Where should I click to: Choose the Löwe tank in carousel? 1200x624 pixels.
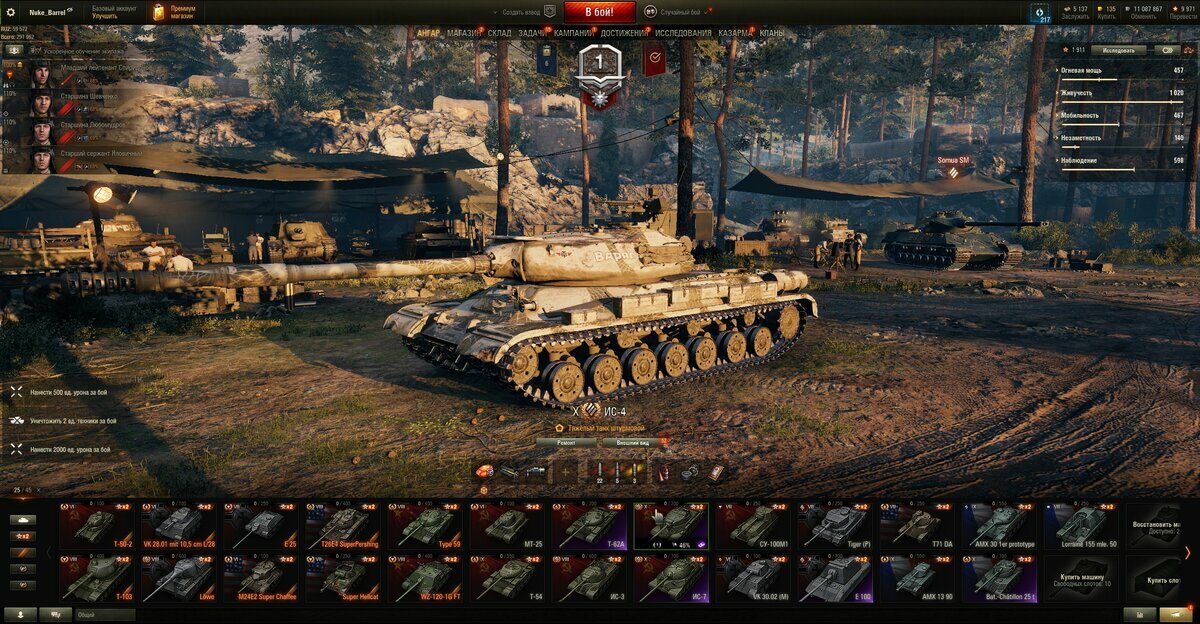(x=180, y=579)
